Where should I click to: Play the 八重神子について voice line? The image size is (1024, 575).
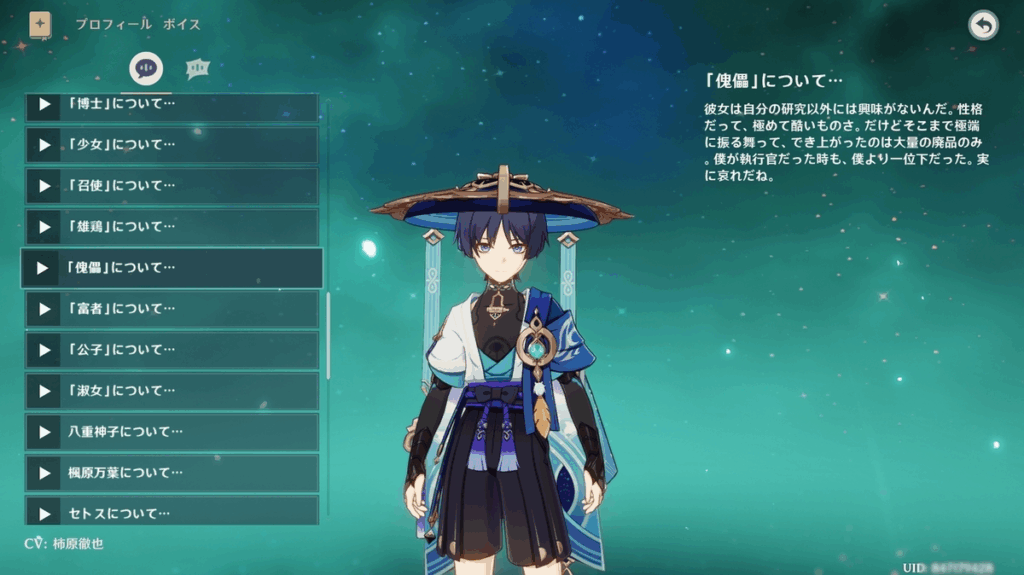click(170, 432)
